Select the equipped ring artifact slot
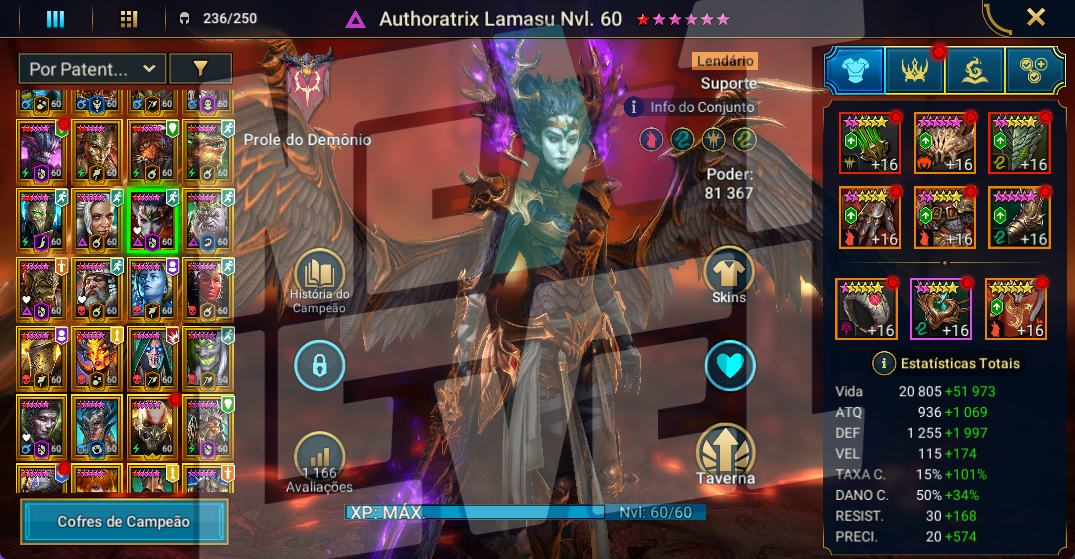Screen dimensions: 1075x559 [865, 309]
